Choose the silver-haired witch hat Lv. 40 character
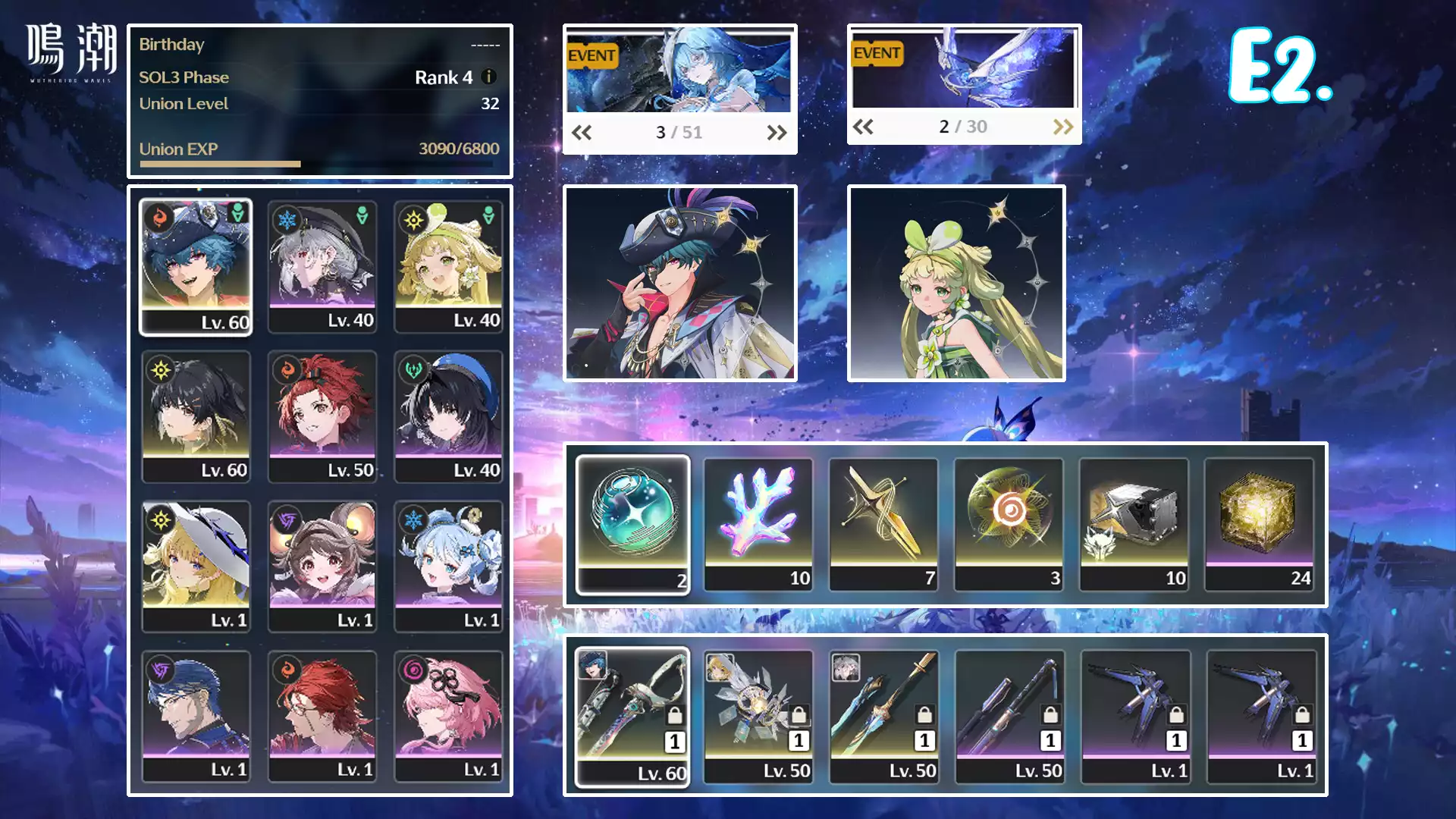The width and height of the screenshot is (1456, 819). (x=322, y=266)
